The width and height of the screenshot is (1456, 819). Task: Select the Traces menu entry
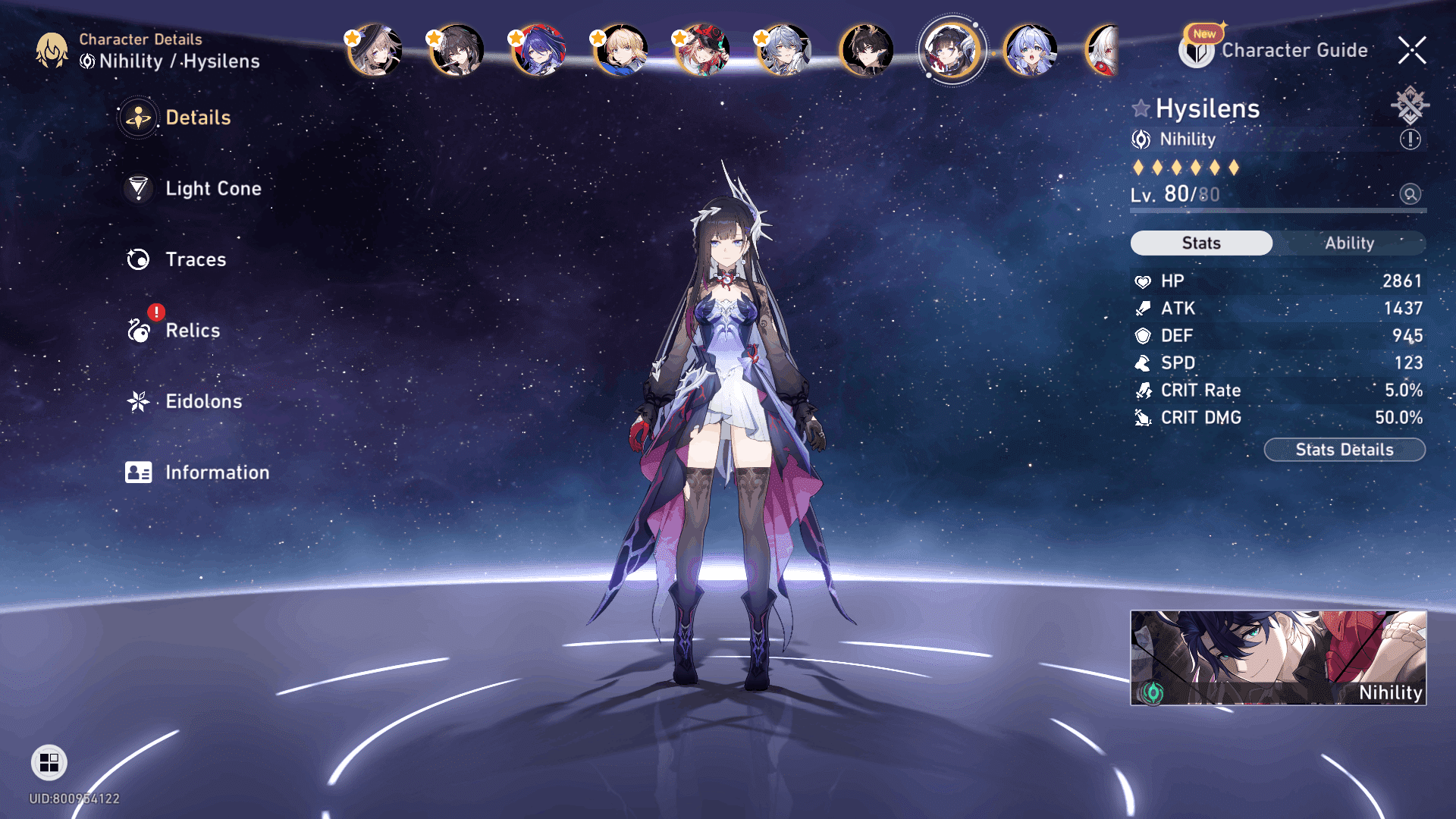pyautogui.click(x=195, y=259)
